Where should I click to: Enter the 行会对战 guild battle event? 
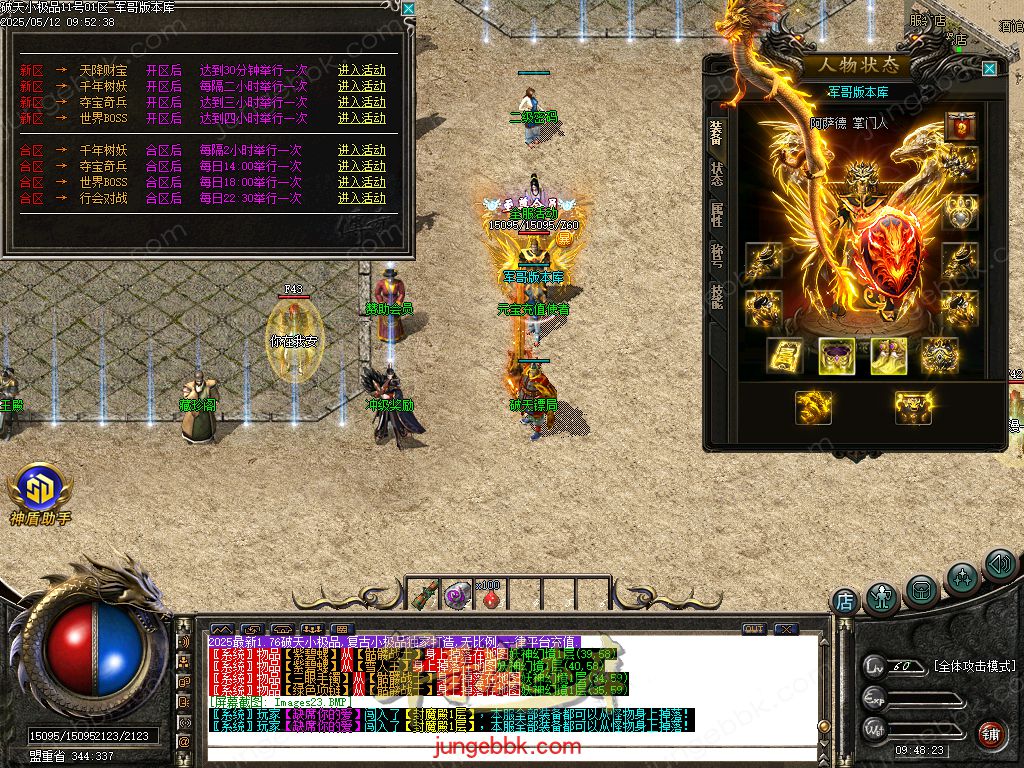361,198
